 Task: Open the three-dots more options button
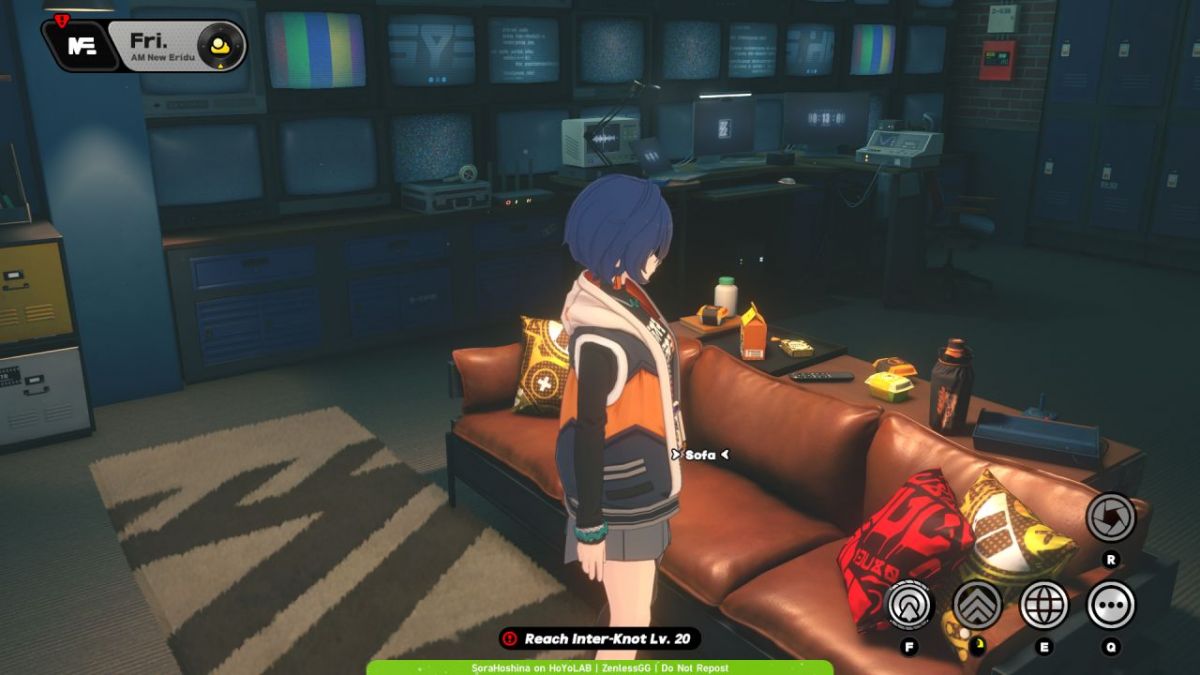point(1111,604)
